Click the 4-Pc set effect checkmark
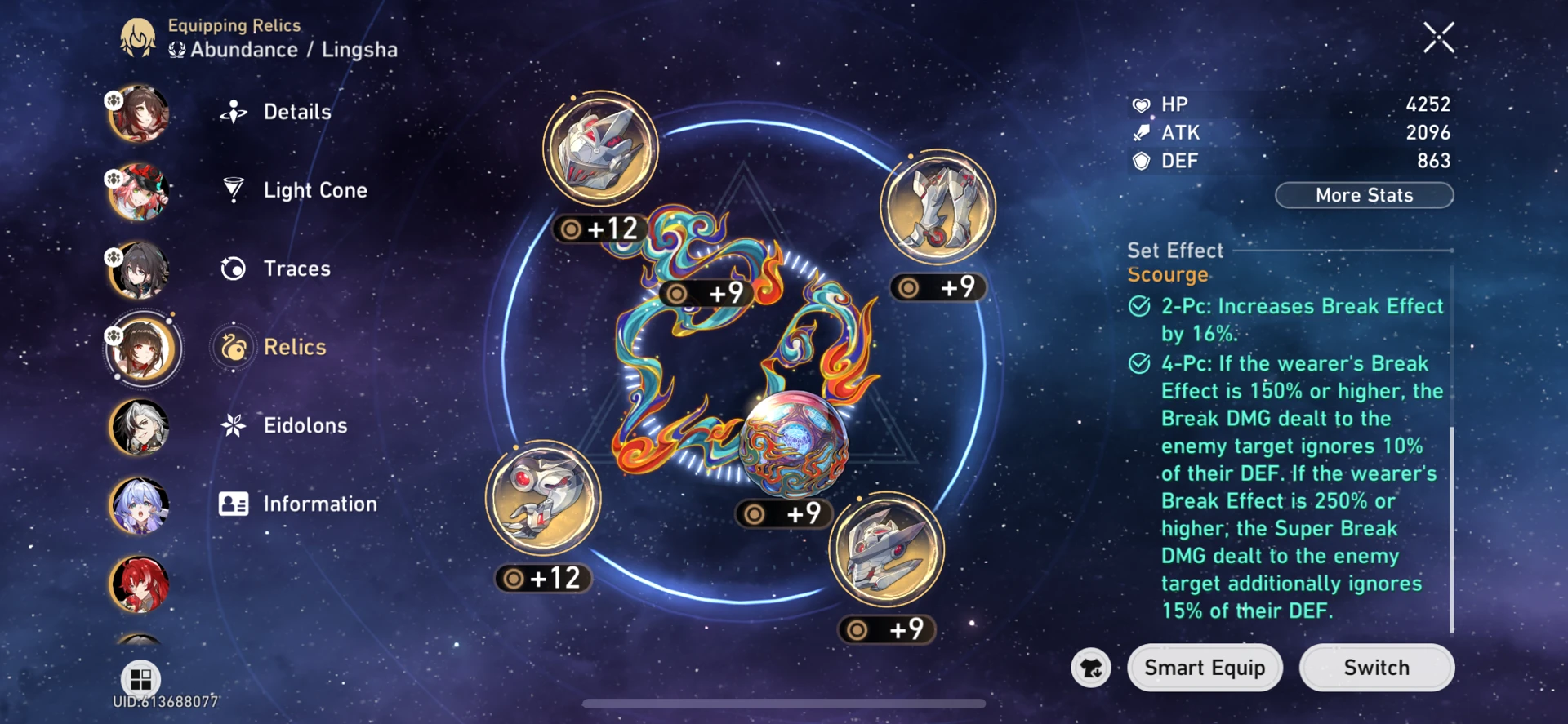Screen dimensions: 1568x724 pyautogui.click(x=1138, y=364)
